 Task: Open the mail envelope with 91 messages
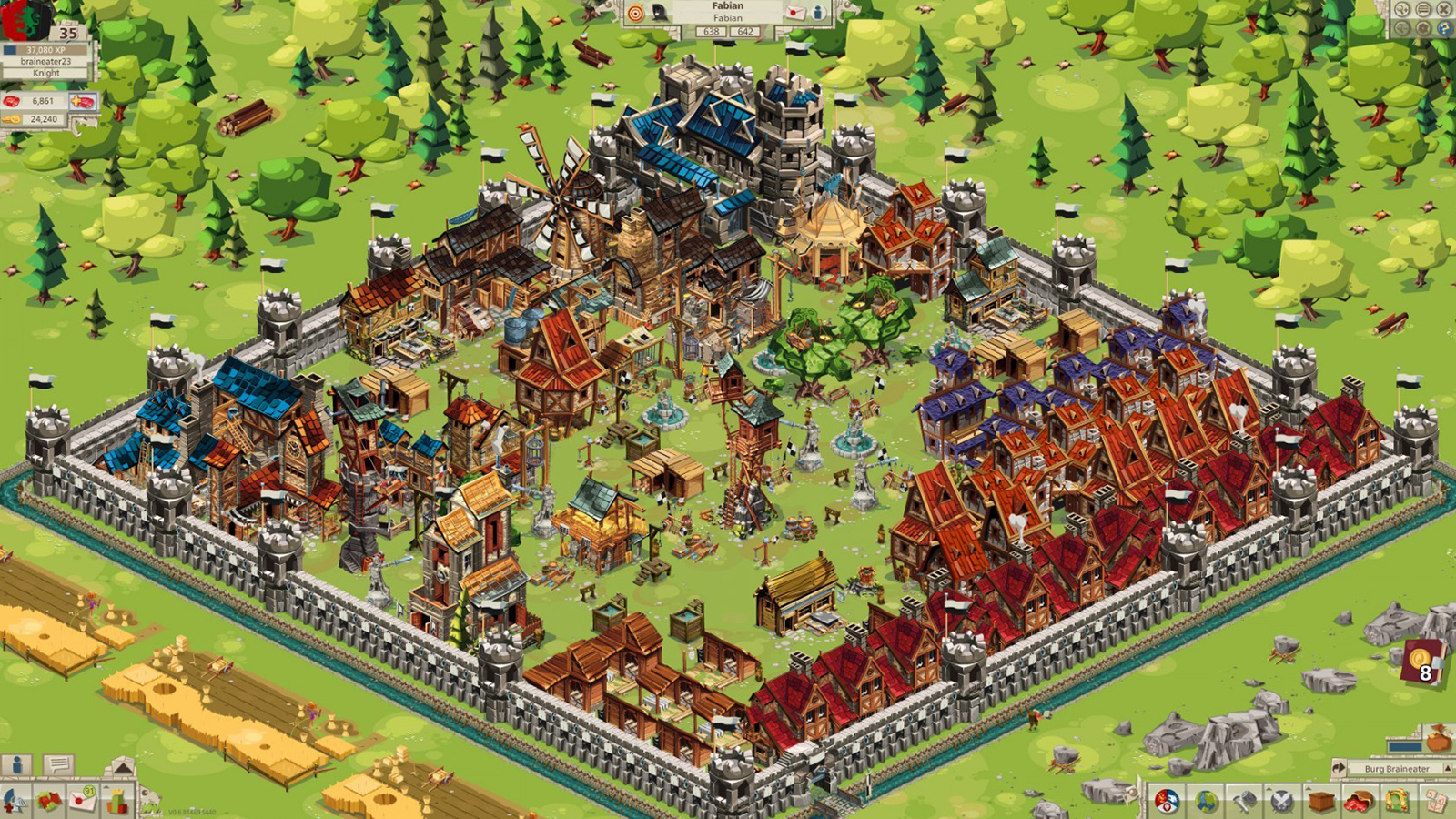click(x=83, y=798)
